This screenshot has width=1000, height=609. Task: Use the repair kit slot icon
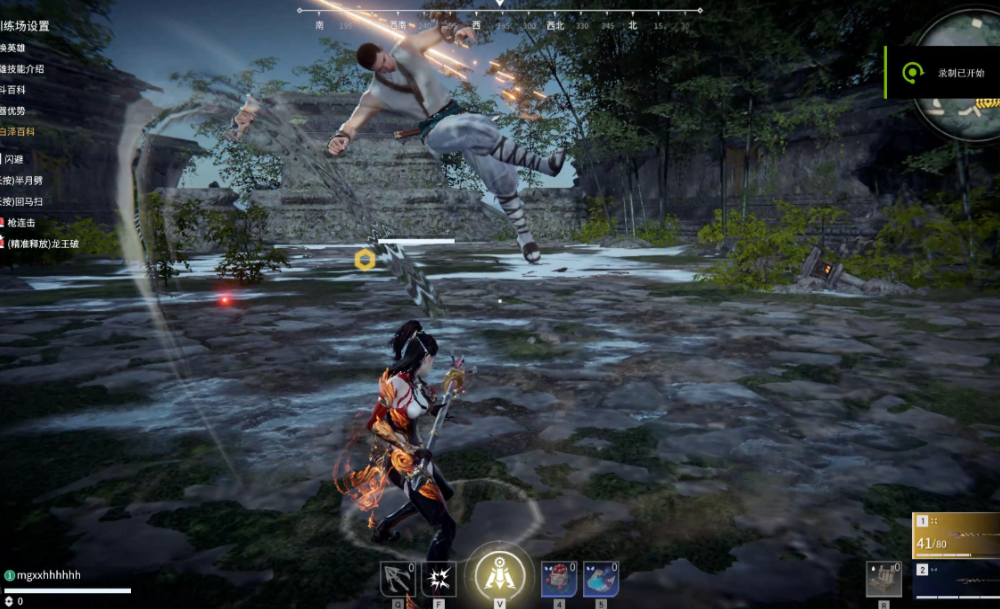884,578
